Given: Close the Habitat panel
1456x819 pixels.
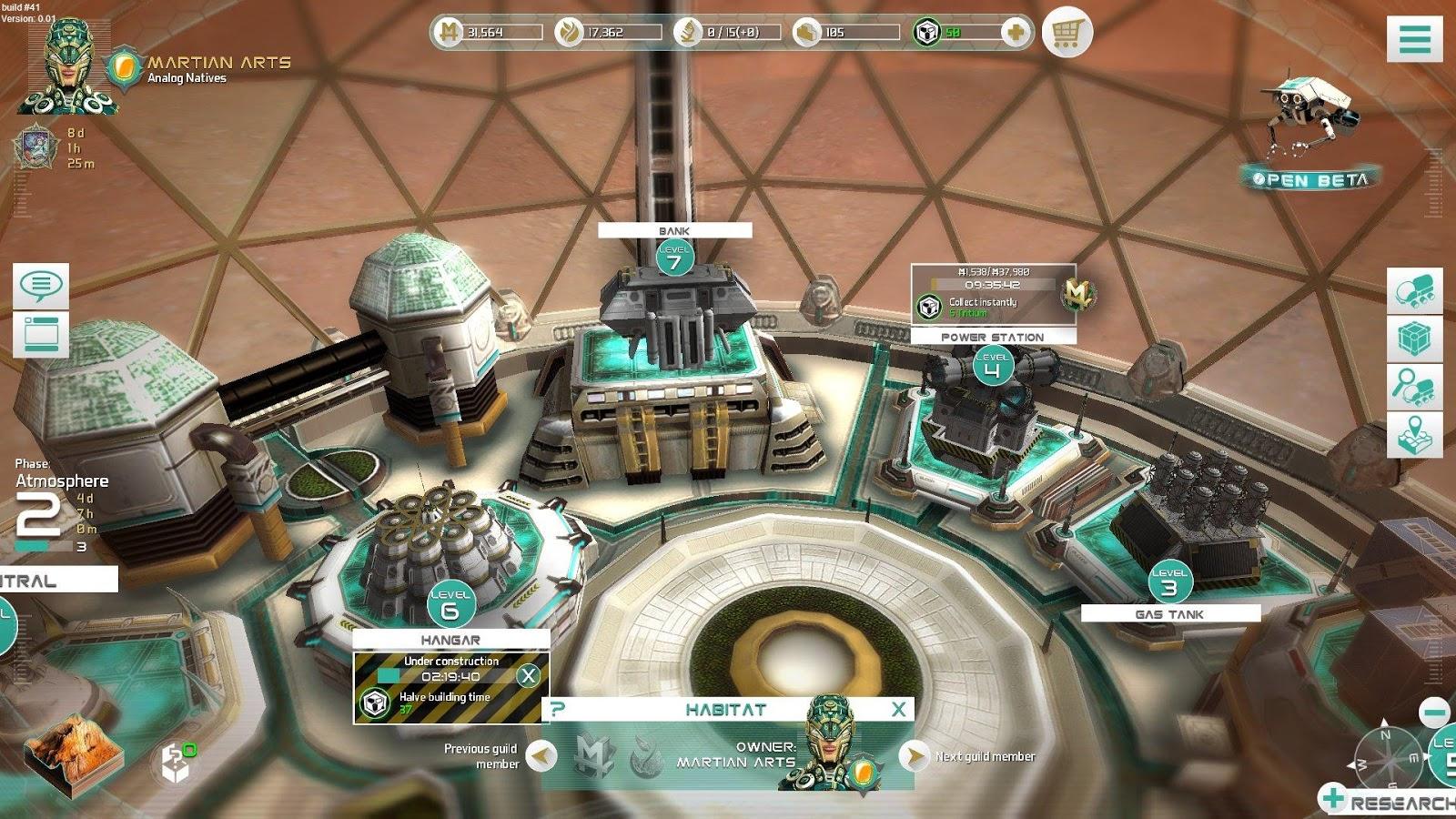Looking at the screenshot, I should [x=898, y=710].
